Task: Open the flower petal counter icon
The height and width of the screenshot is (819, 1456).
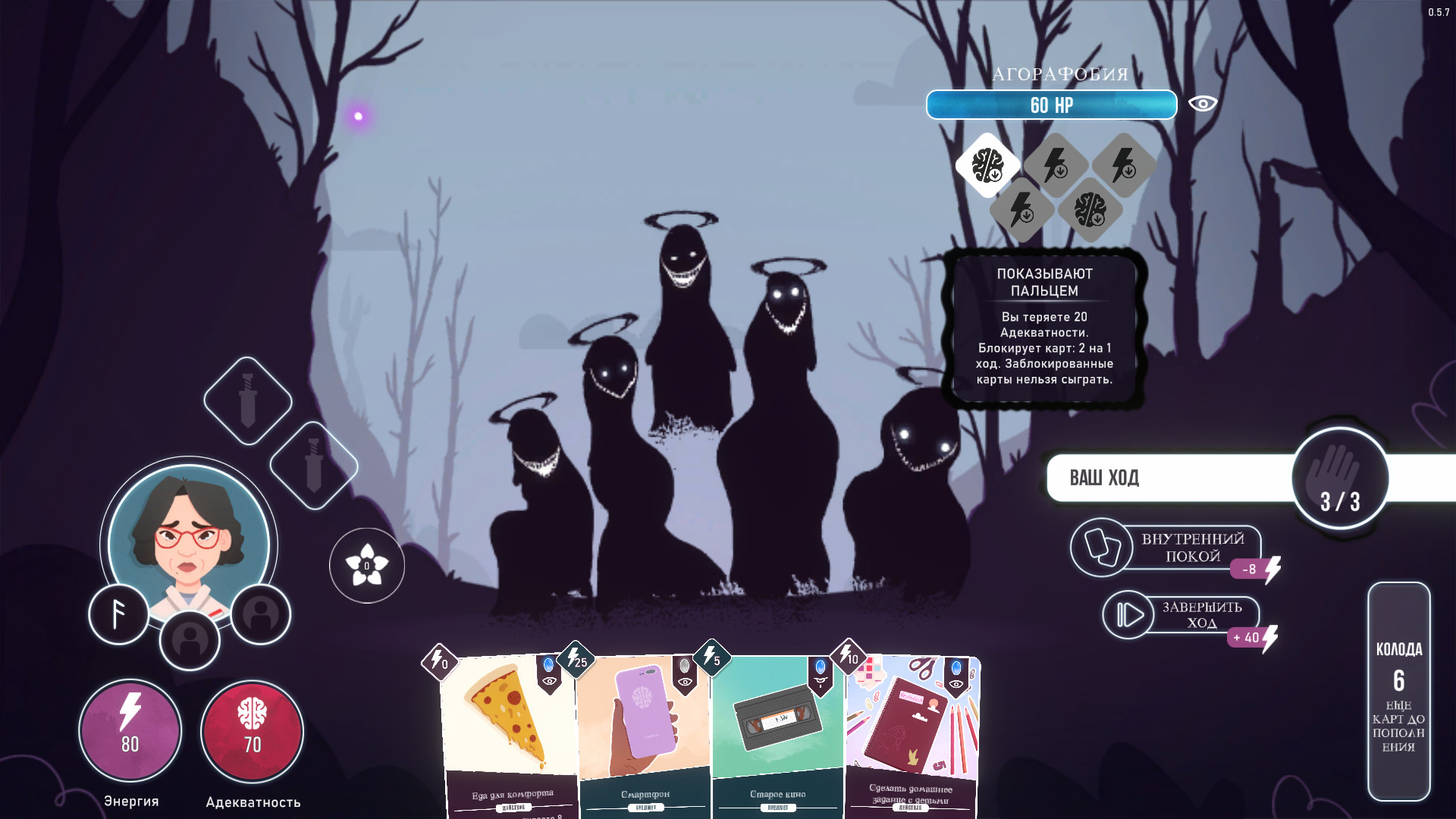Action: (366, 564)
